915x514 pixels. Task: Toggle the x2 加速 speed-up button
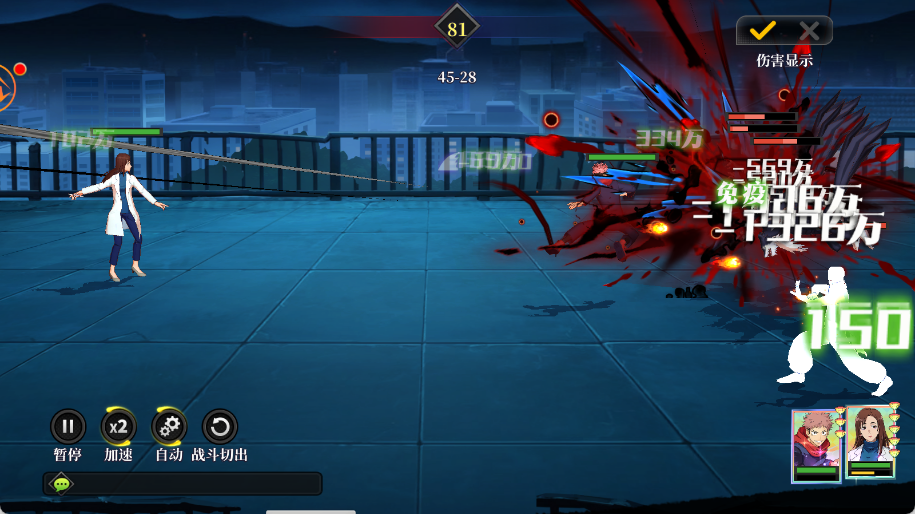point(118,427)
